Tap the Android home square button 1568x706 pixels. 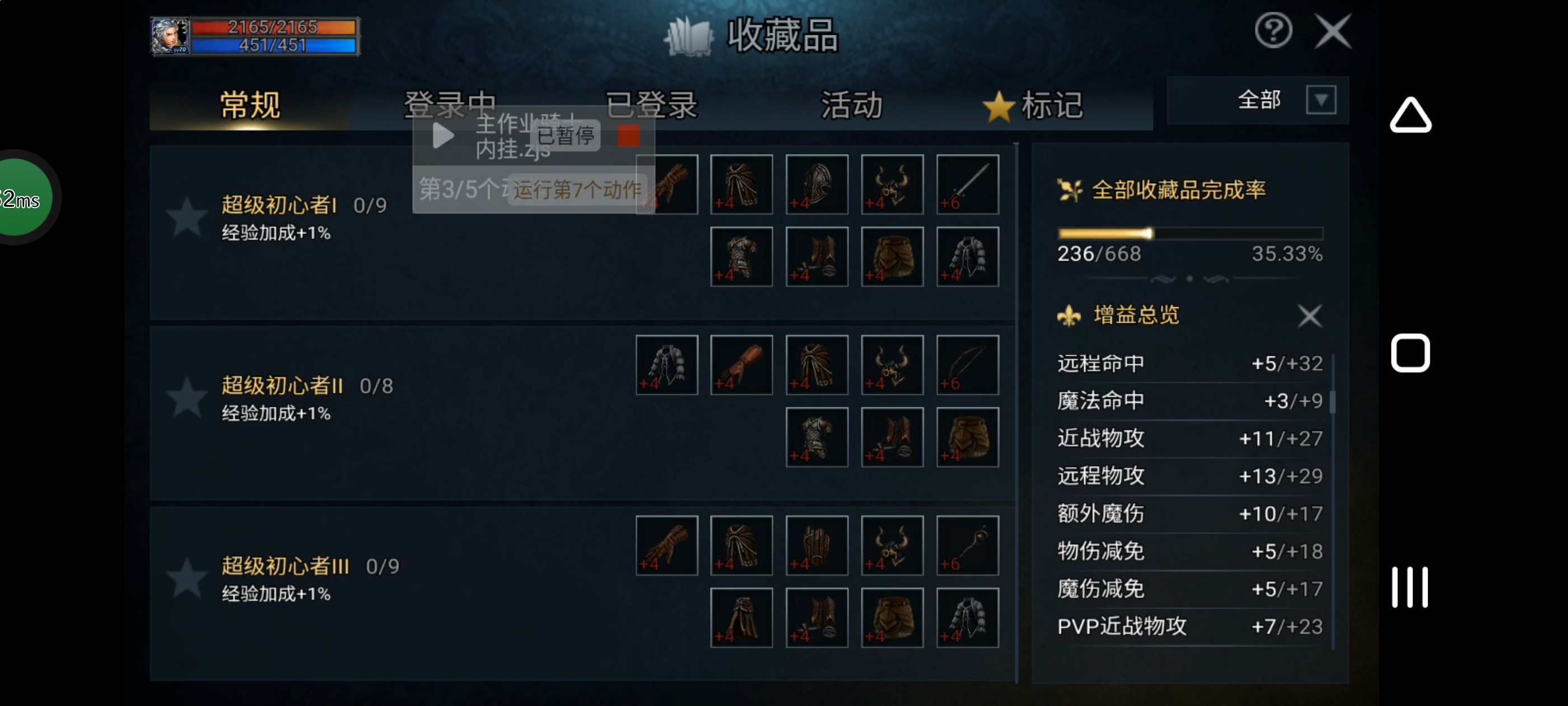pyautogui.click(x=1410, y=352)
